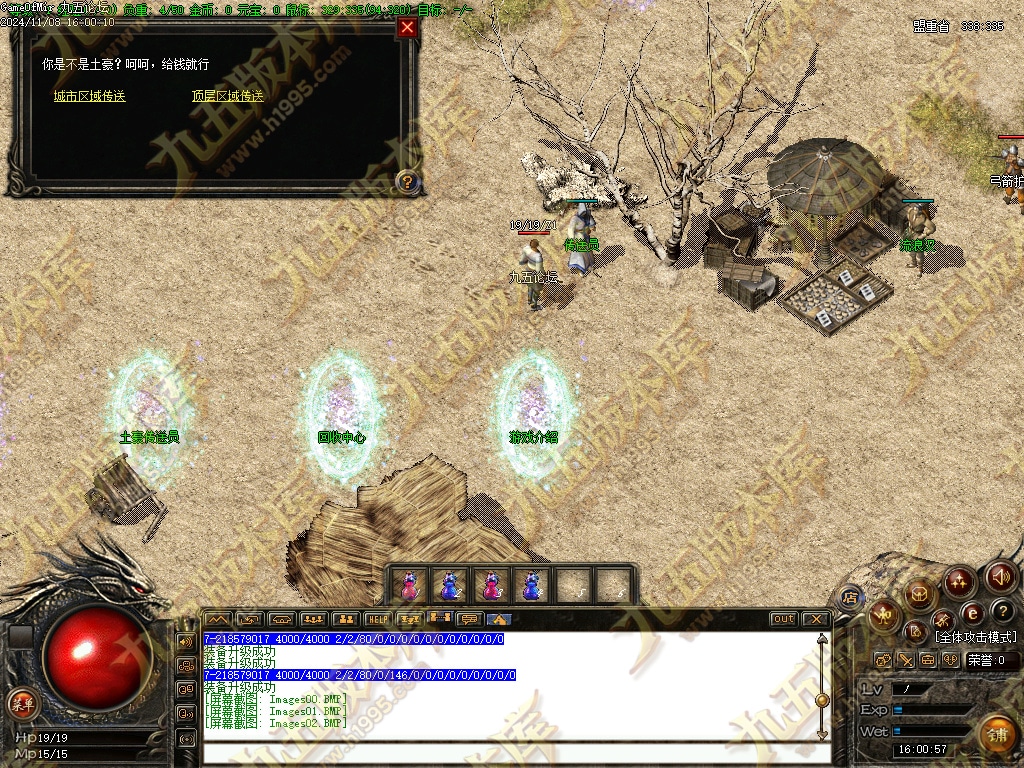The width and height of the screenshot is (1024, 768).
Task: Close the chat panel with X button
Action: pos(815,619)
